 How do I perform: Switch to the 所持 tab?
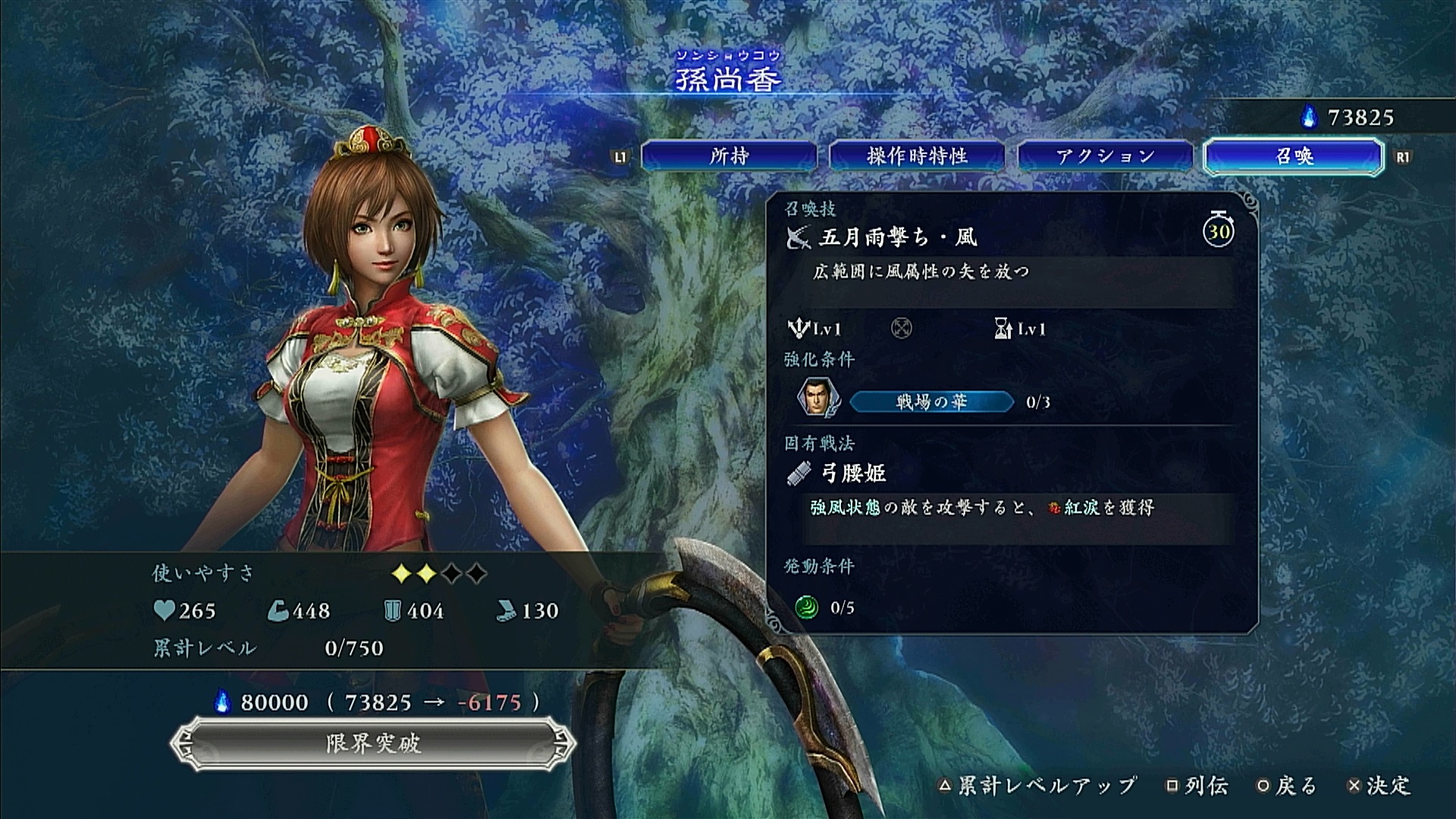(729, 156)
